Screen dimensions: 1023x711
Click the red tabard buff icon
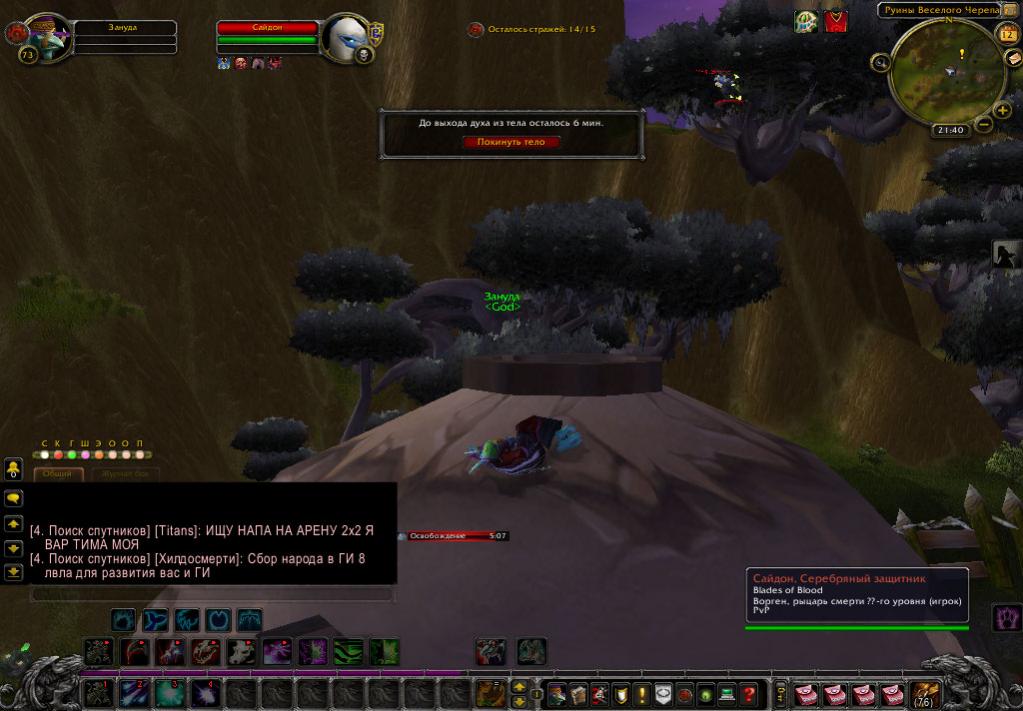coord(836,21)
